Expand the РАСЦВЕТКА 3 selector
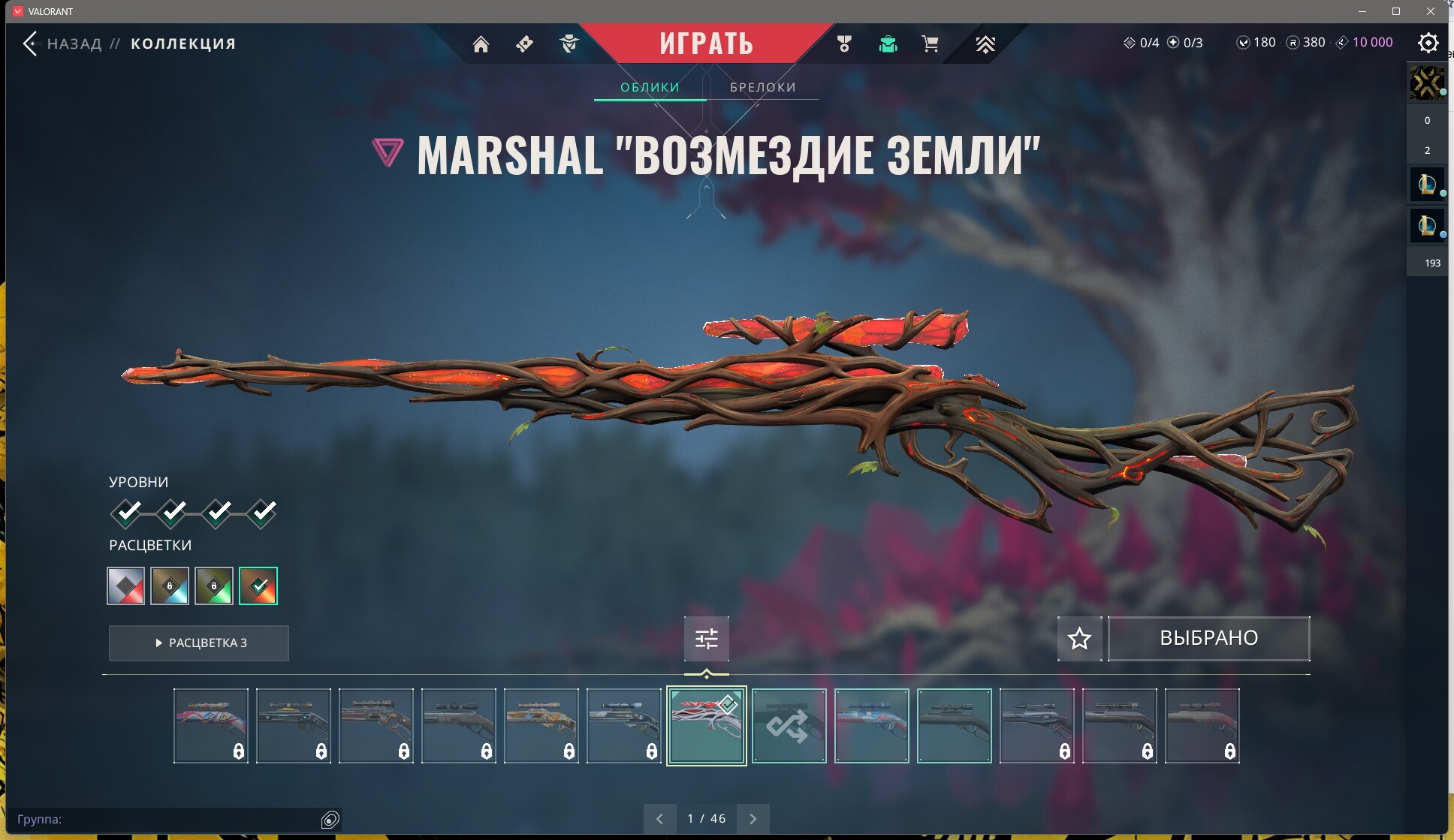Image resolution: width=1454 pixels, height=840 pixels. click(x=198, y=643)
